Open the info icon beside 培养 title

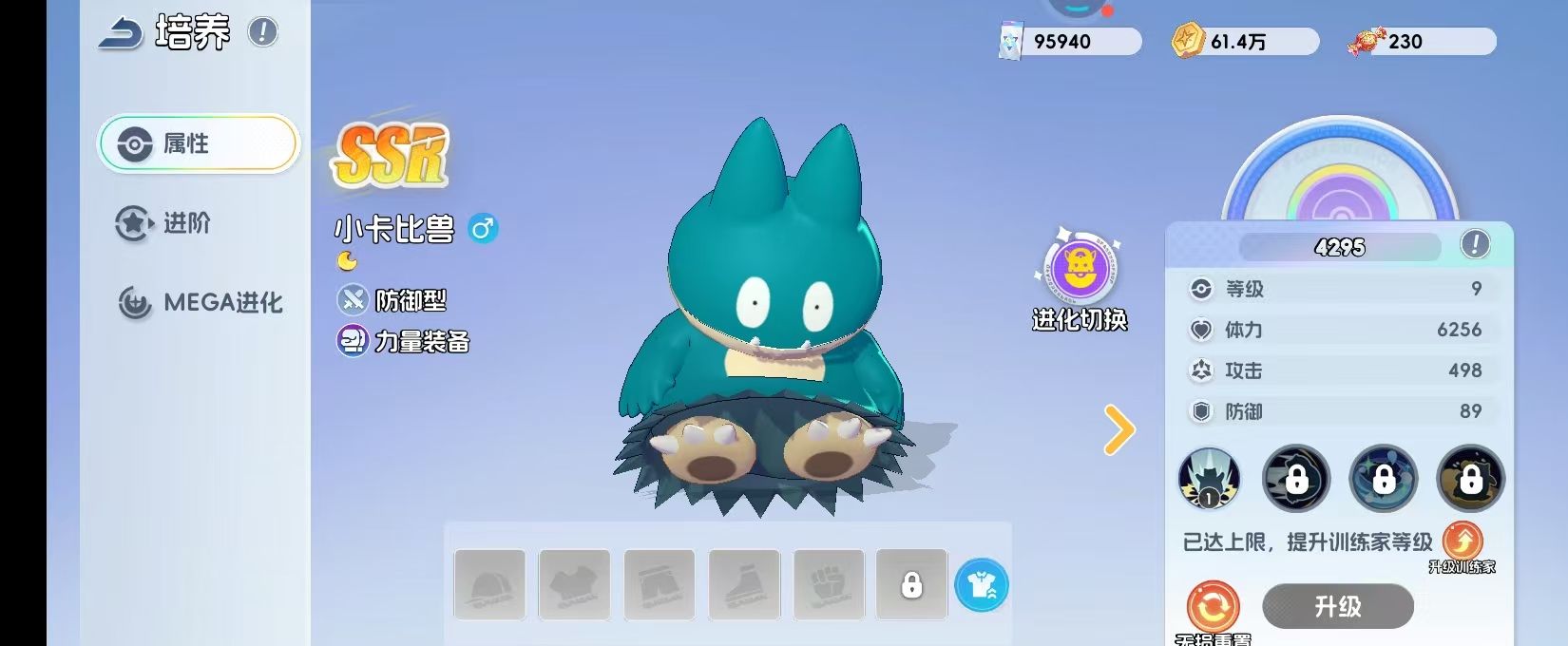[263, 32]
